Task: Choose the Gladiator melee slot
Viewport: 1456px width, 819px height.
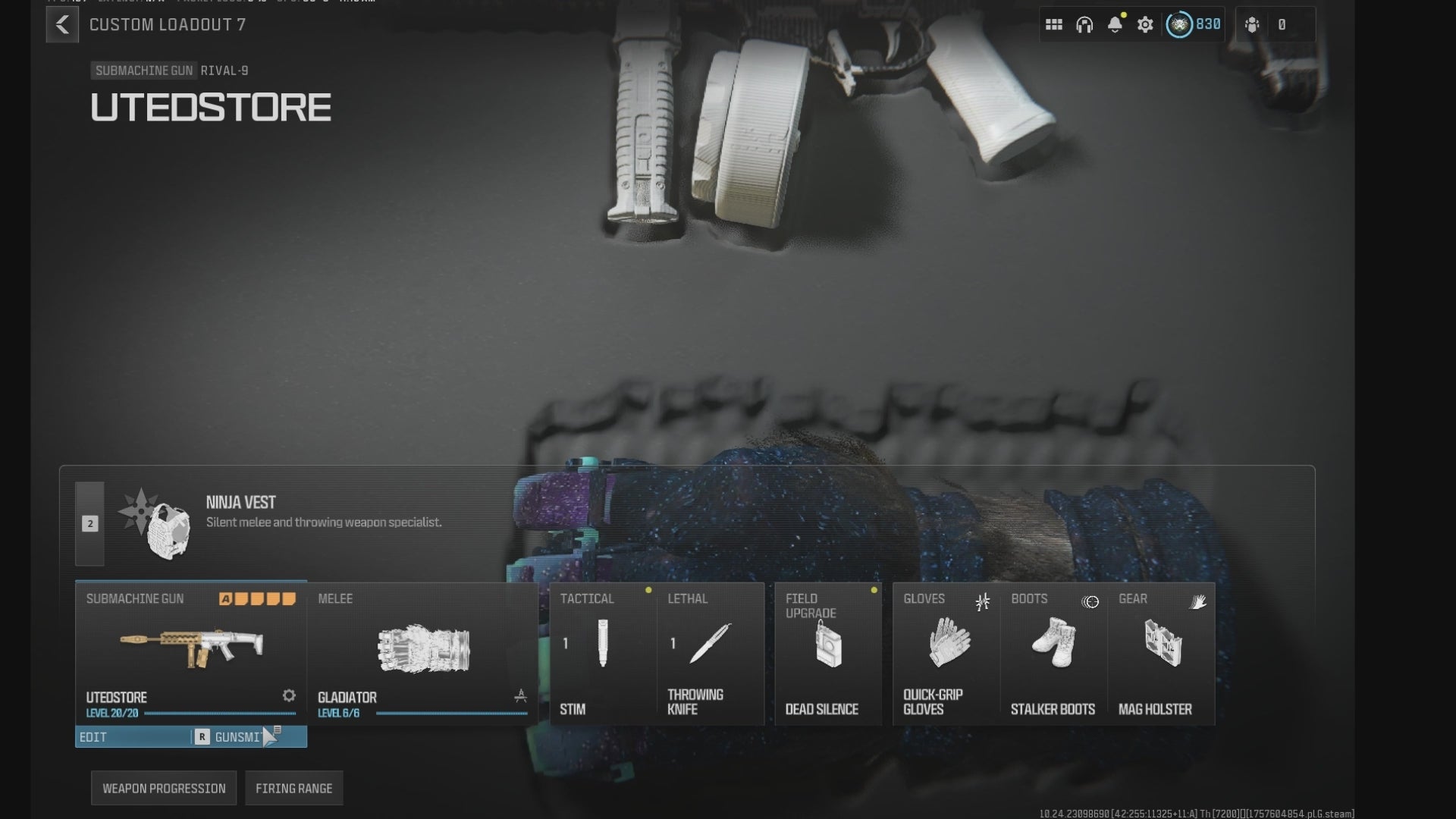Action: [422, 652]
